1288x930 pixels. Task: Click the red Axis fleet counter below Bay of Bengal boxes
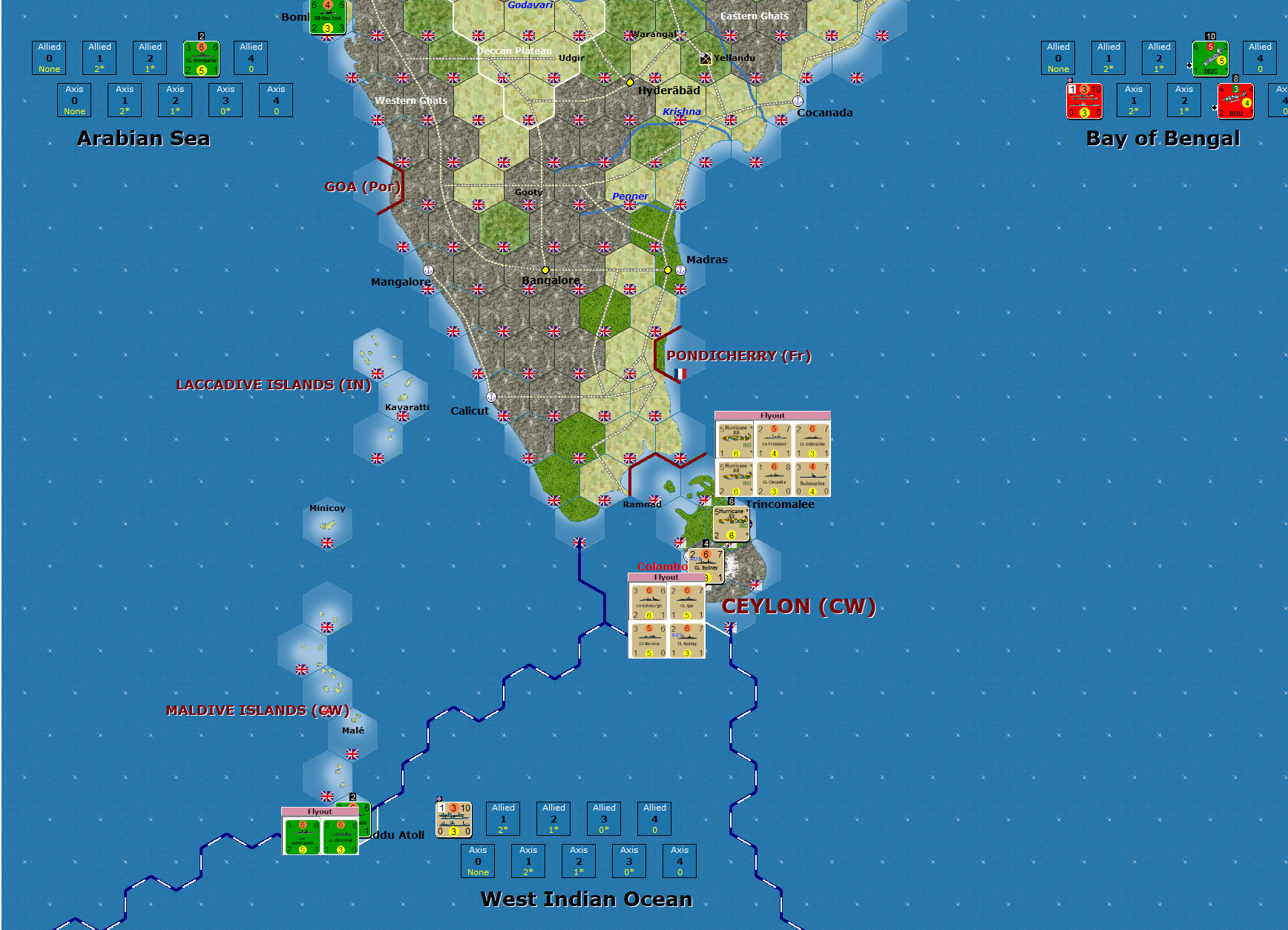tap(1084, 102)
